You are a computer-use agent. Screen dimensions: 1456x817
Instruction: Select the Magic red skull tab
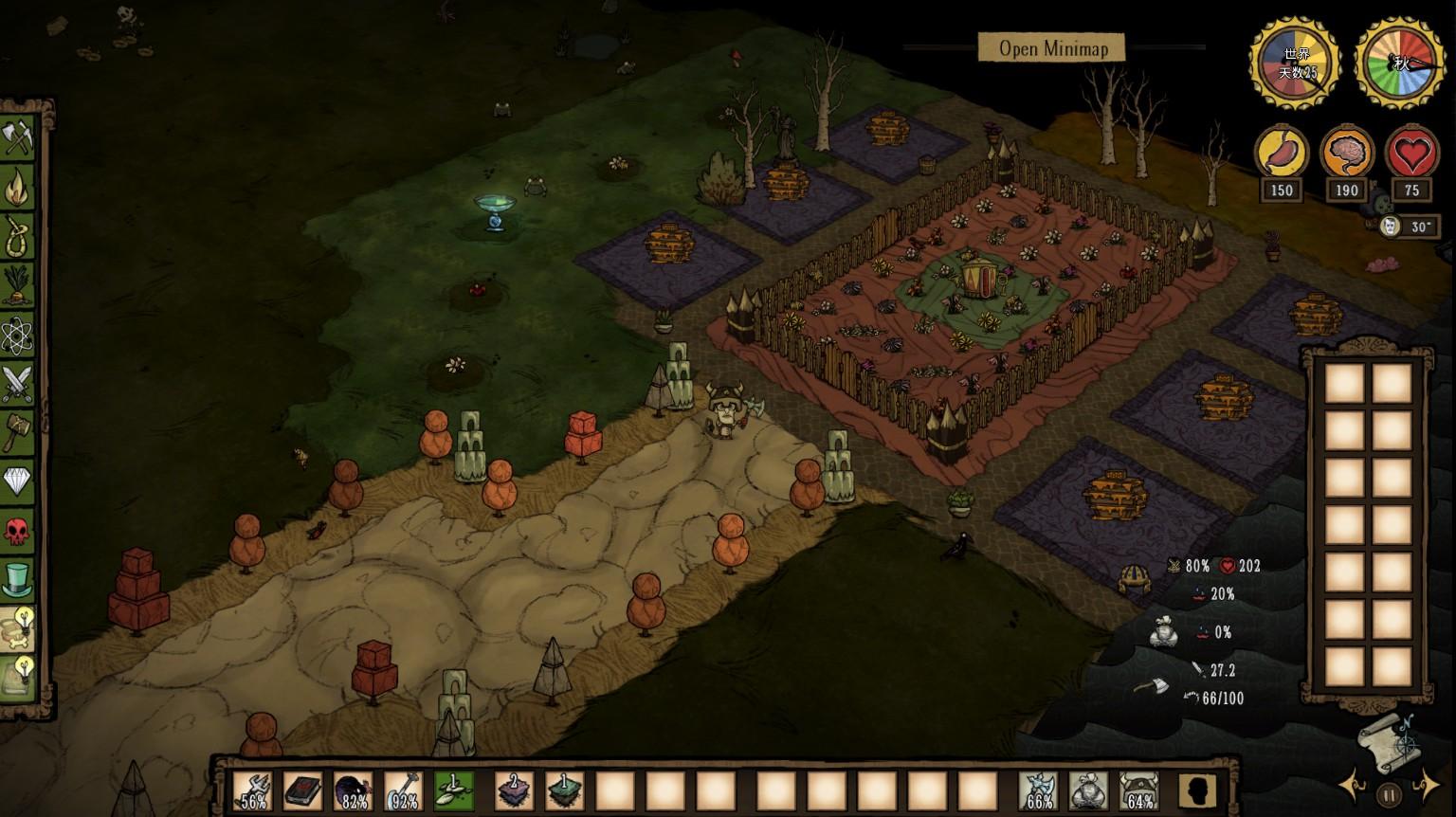pyautogui.click(x=17, y=532)
